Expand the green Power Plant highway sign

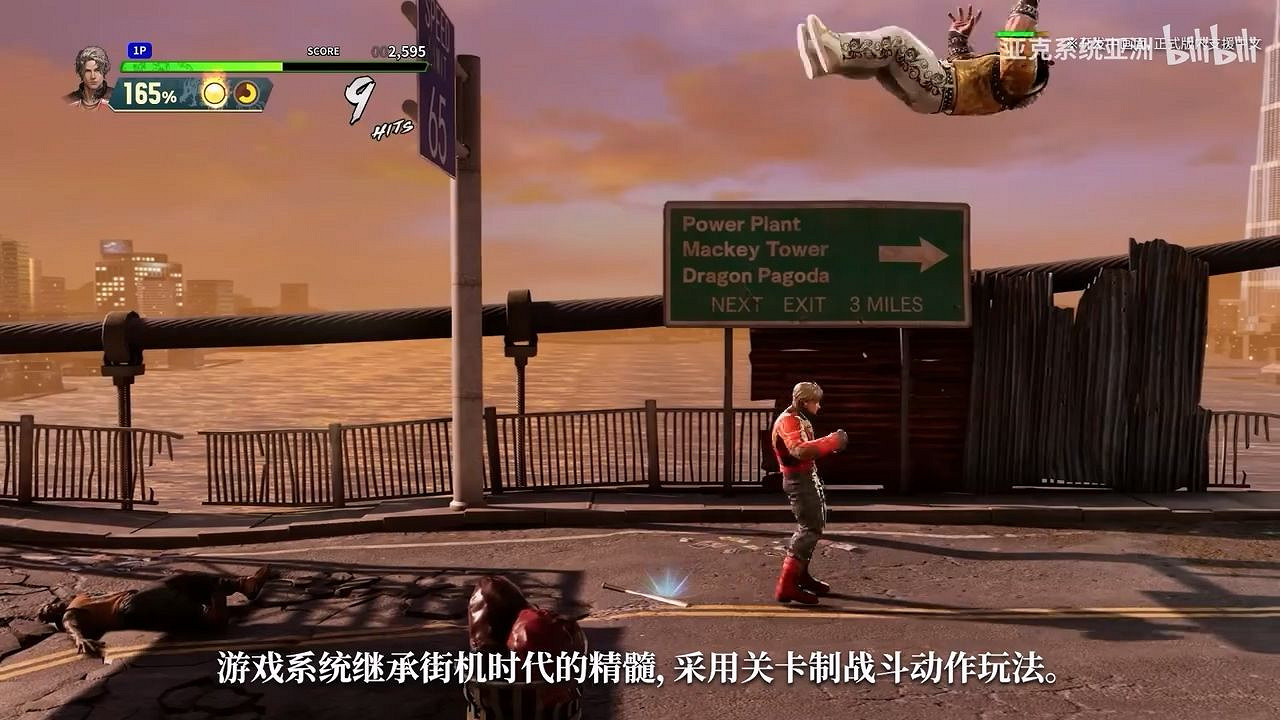(x=810, y=255)
